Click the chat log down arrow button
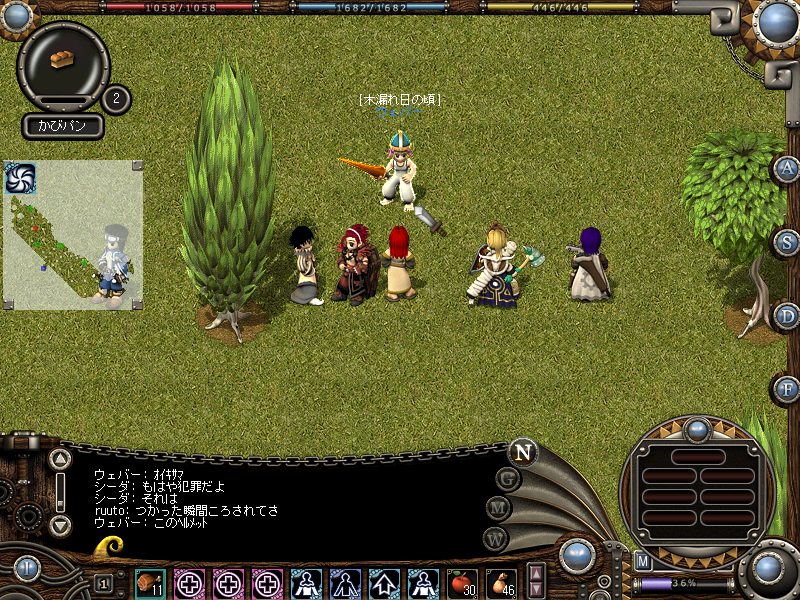This screenshot has height=600, width=800. coord(61,524)
